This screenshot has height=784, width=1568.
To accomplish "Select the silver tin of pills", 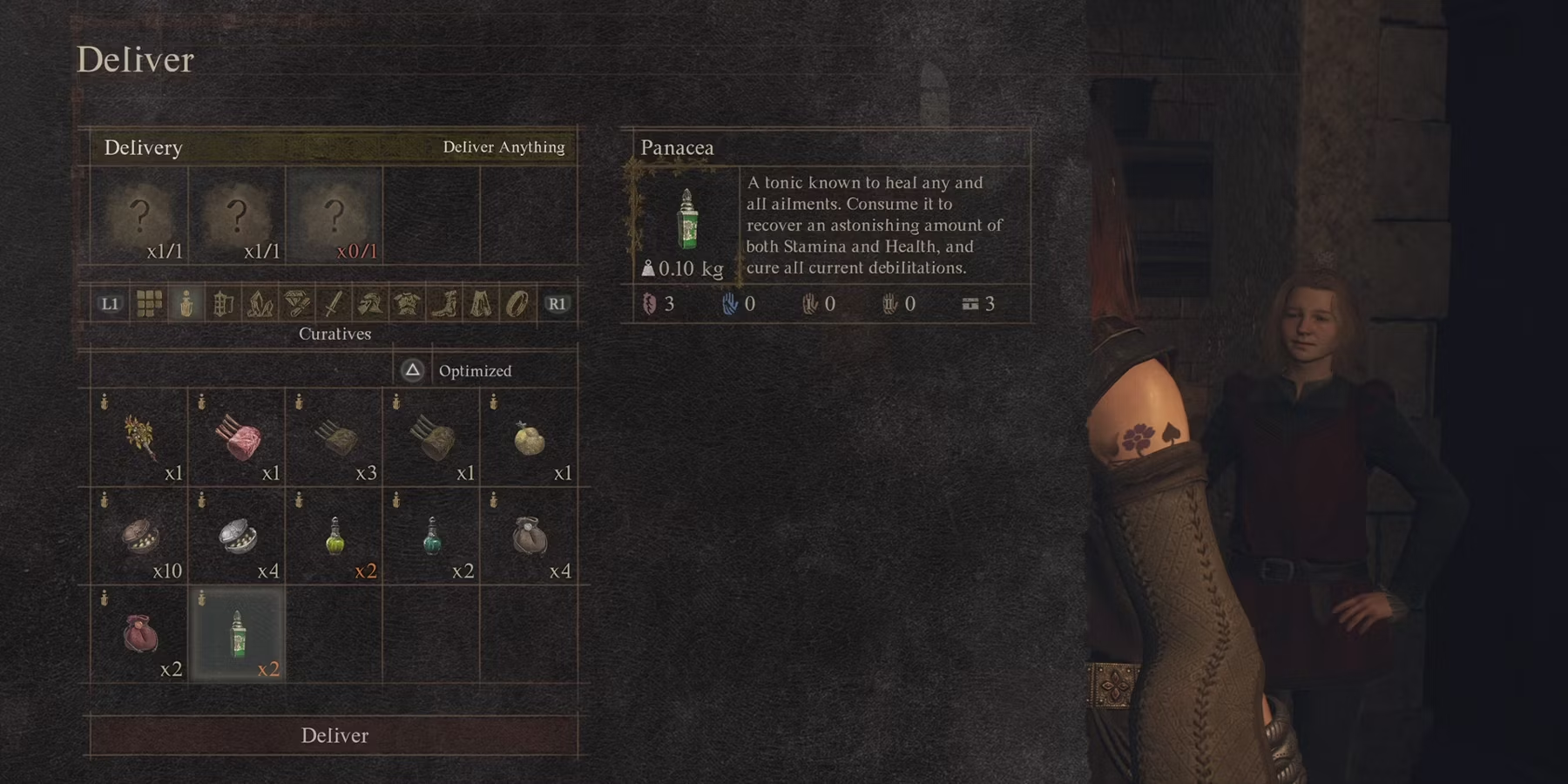I will (x=237, y=535).
